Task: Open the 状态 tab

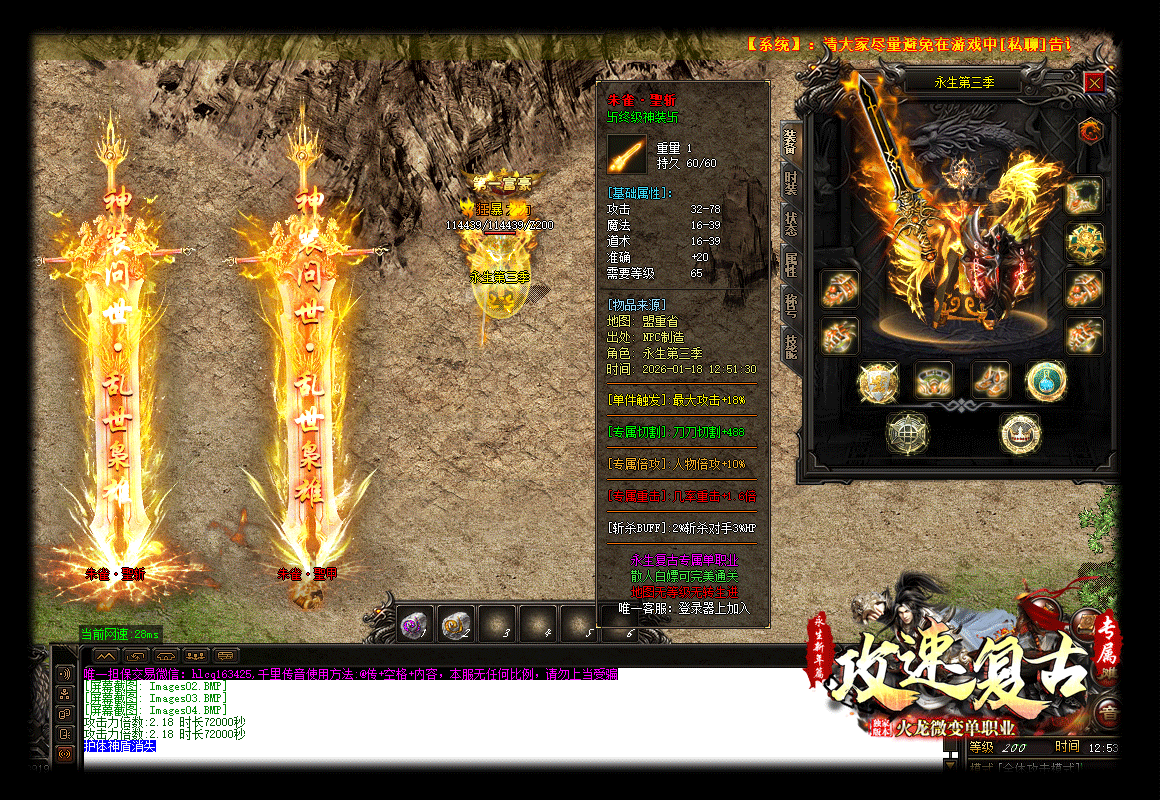Action: [791, 226]
